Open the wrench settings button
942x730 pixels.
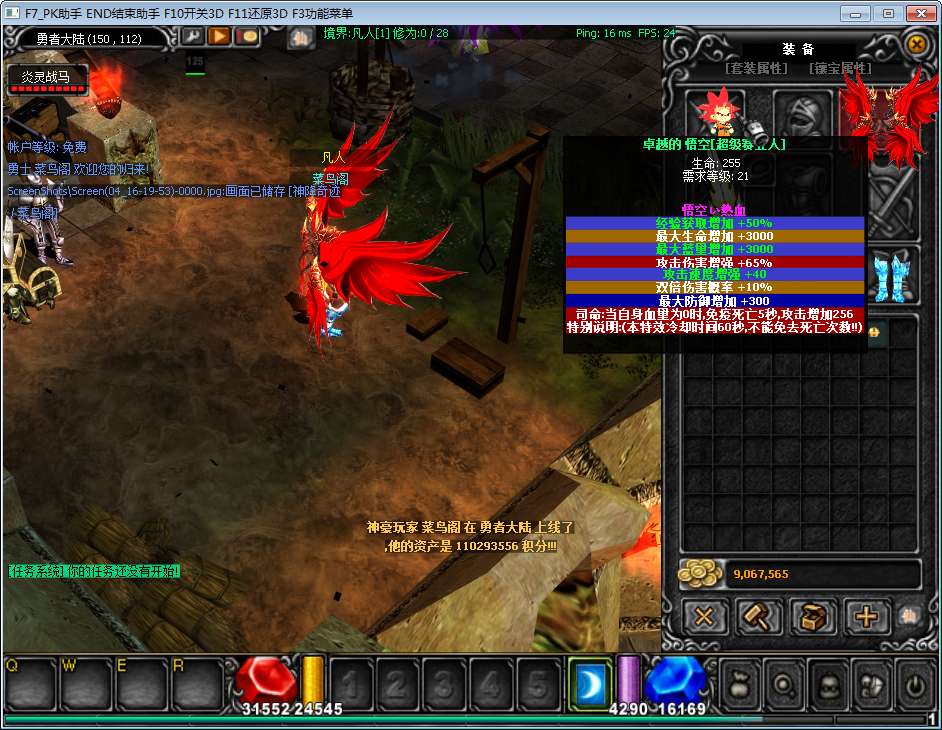pyautogui.click(x=192, y=37)
